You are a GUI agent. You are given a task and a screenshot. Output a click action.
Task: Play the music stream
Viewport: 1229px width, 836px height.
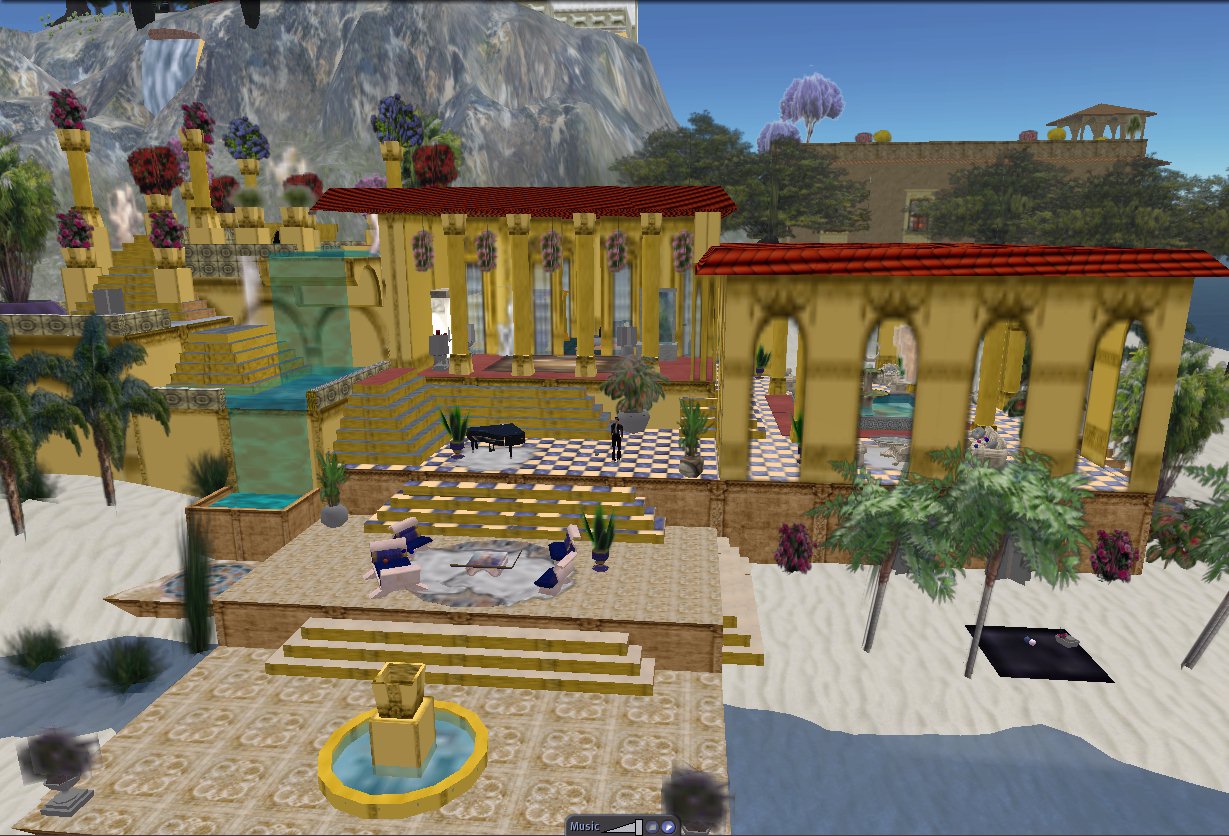click(667, 827)
